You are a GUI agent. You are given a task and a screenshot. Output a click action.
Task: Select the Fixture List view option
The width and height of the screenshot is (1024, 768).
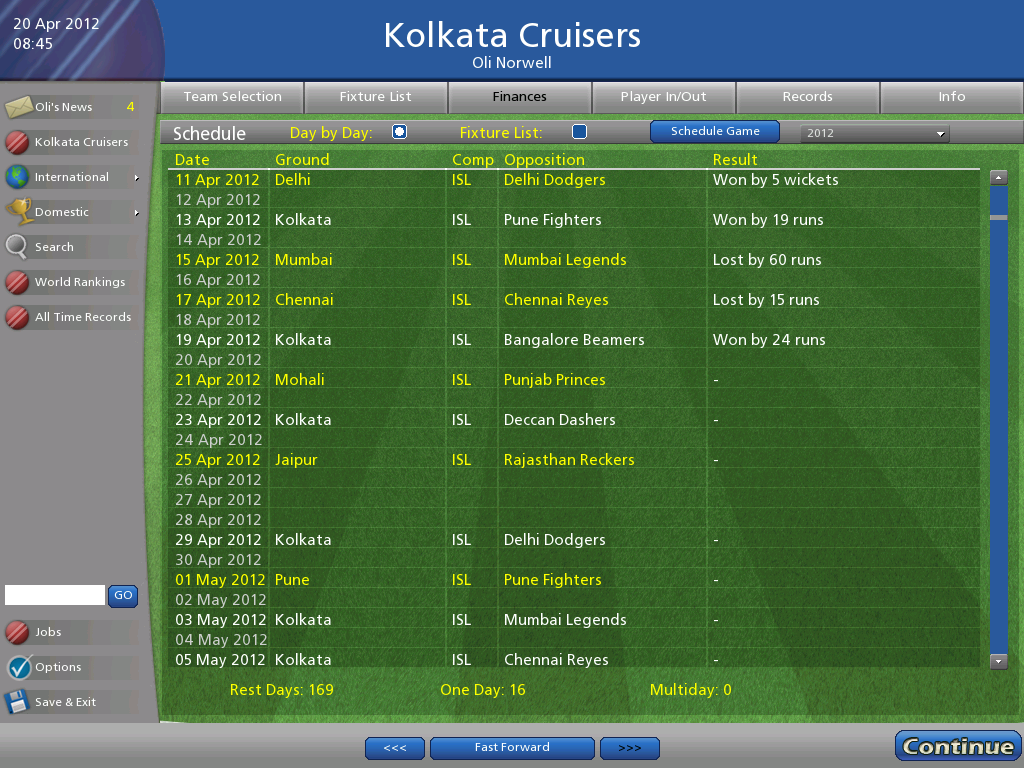pyautogui.click(x=579, y=132)
